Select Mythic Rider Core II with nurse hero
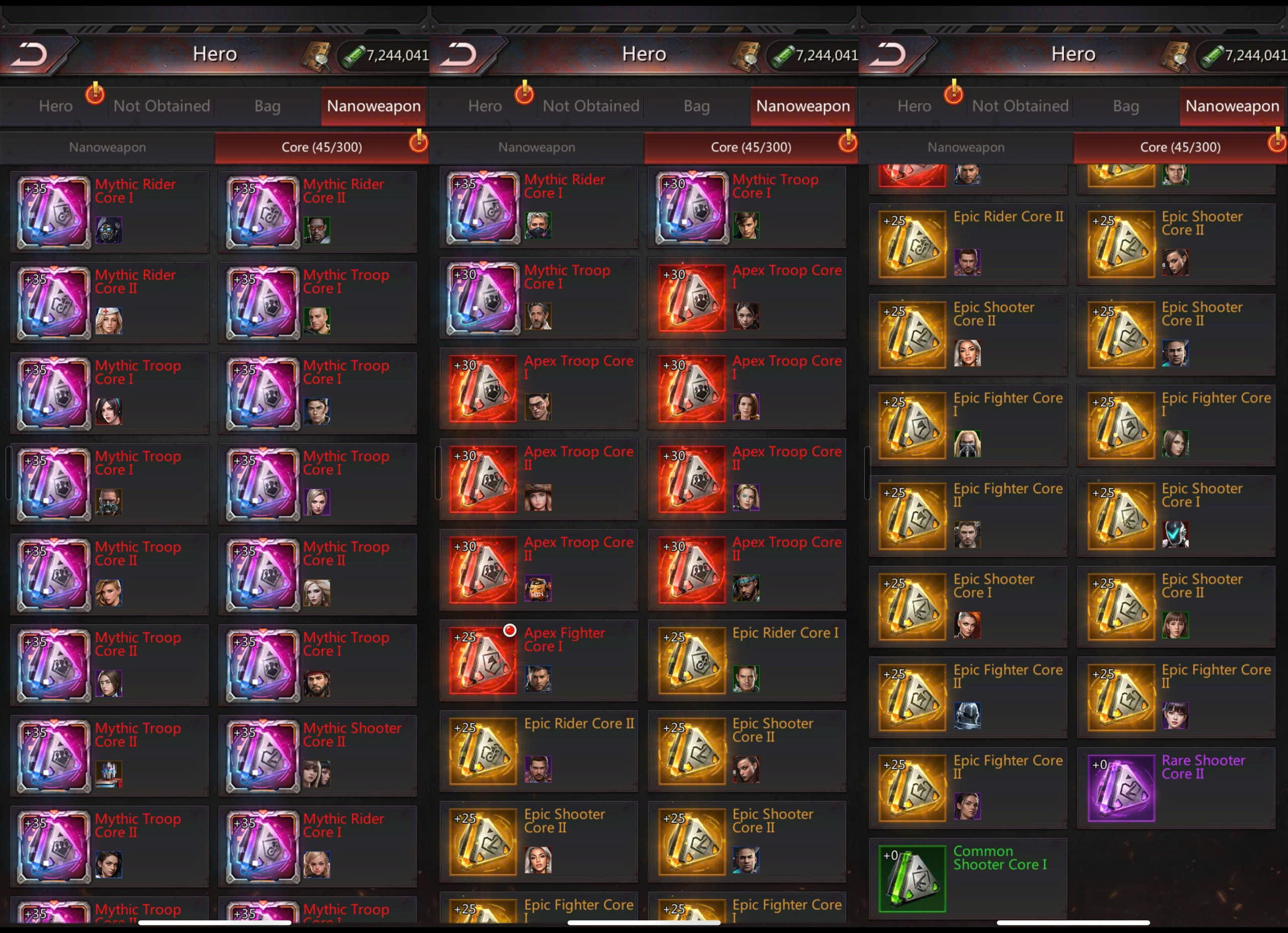The image size is (1288, 933). coord(54,302)
